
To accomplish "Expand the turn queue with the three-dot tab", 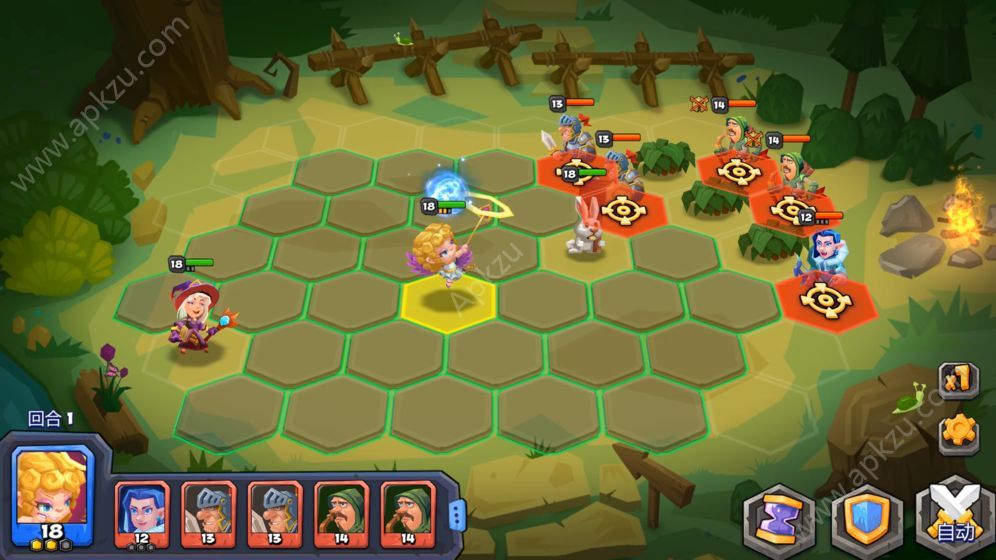I will (457, 514).
